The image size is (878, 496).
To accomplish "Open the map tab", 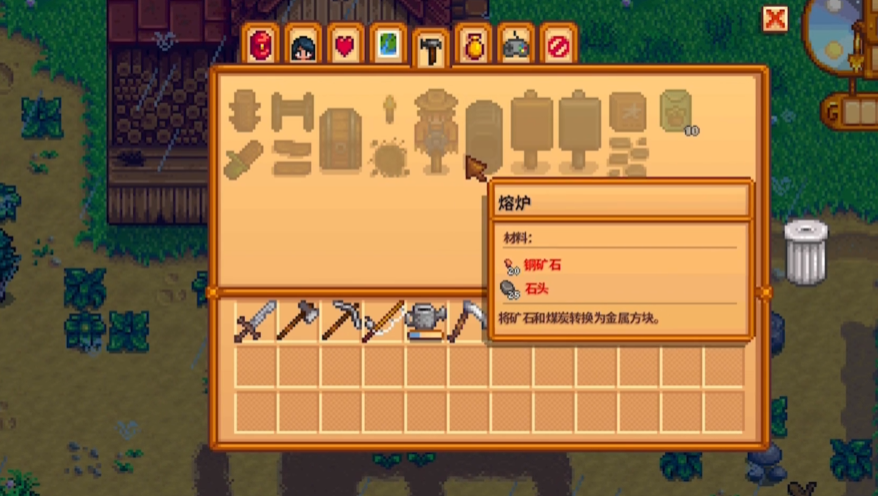I will click(387, 47).
